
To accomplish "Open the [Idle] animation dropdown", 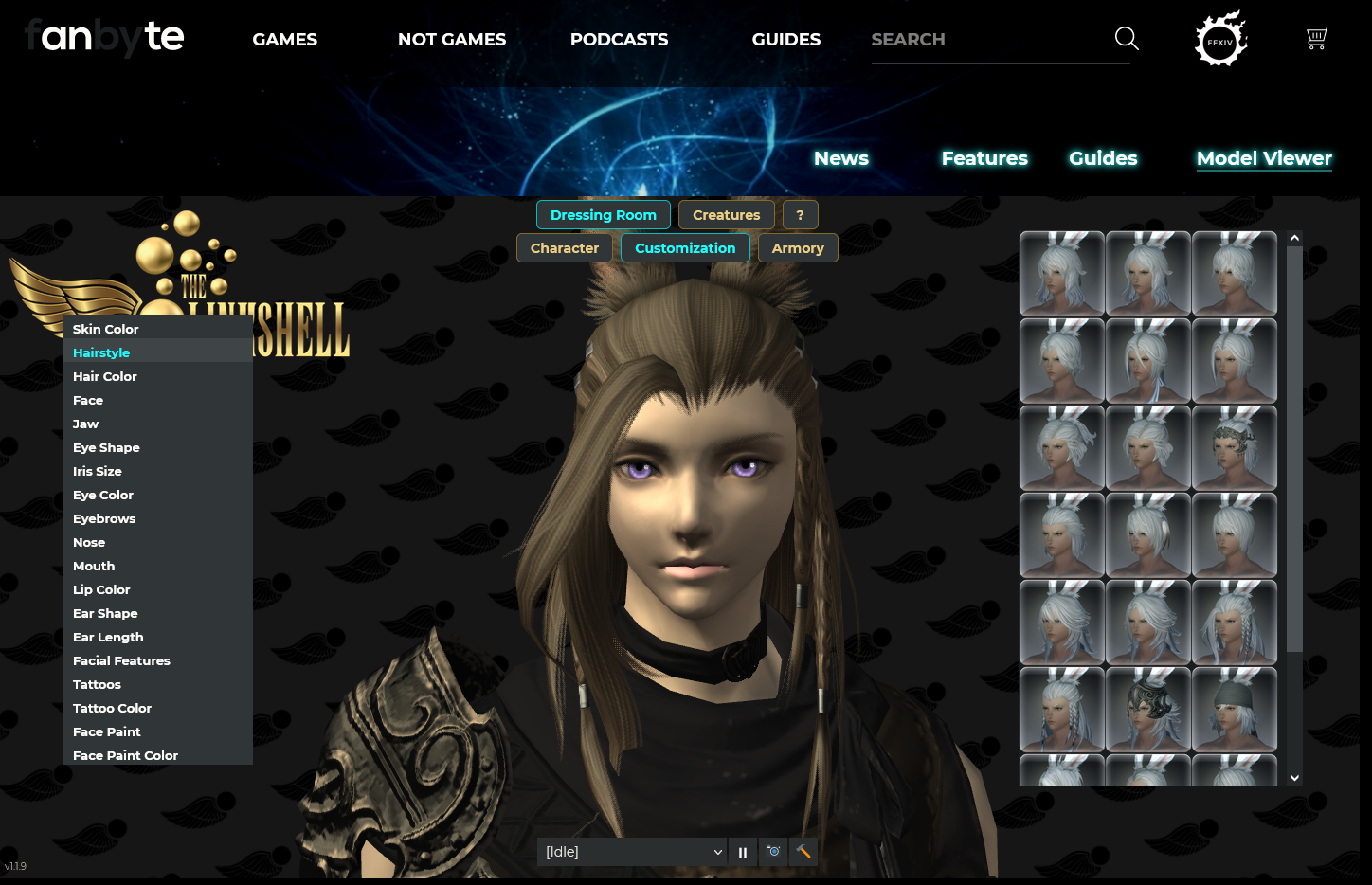I will (631, 851).
